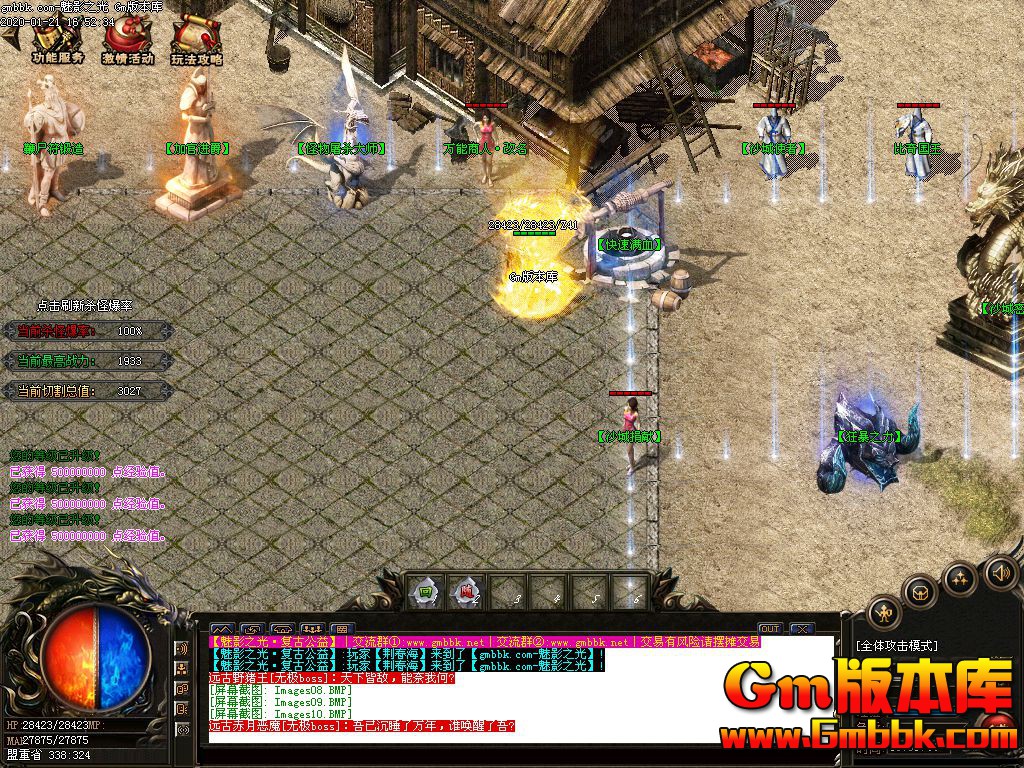Open the bag box round button

[919, 591]
